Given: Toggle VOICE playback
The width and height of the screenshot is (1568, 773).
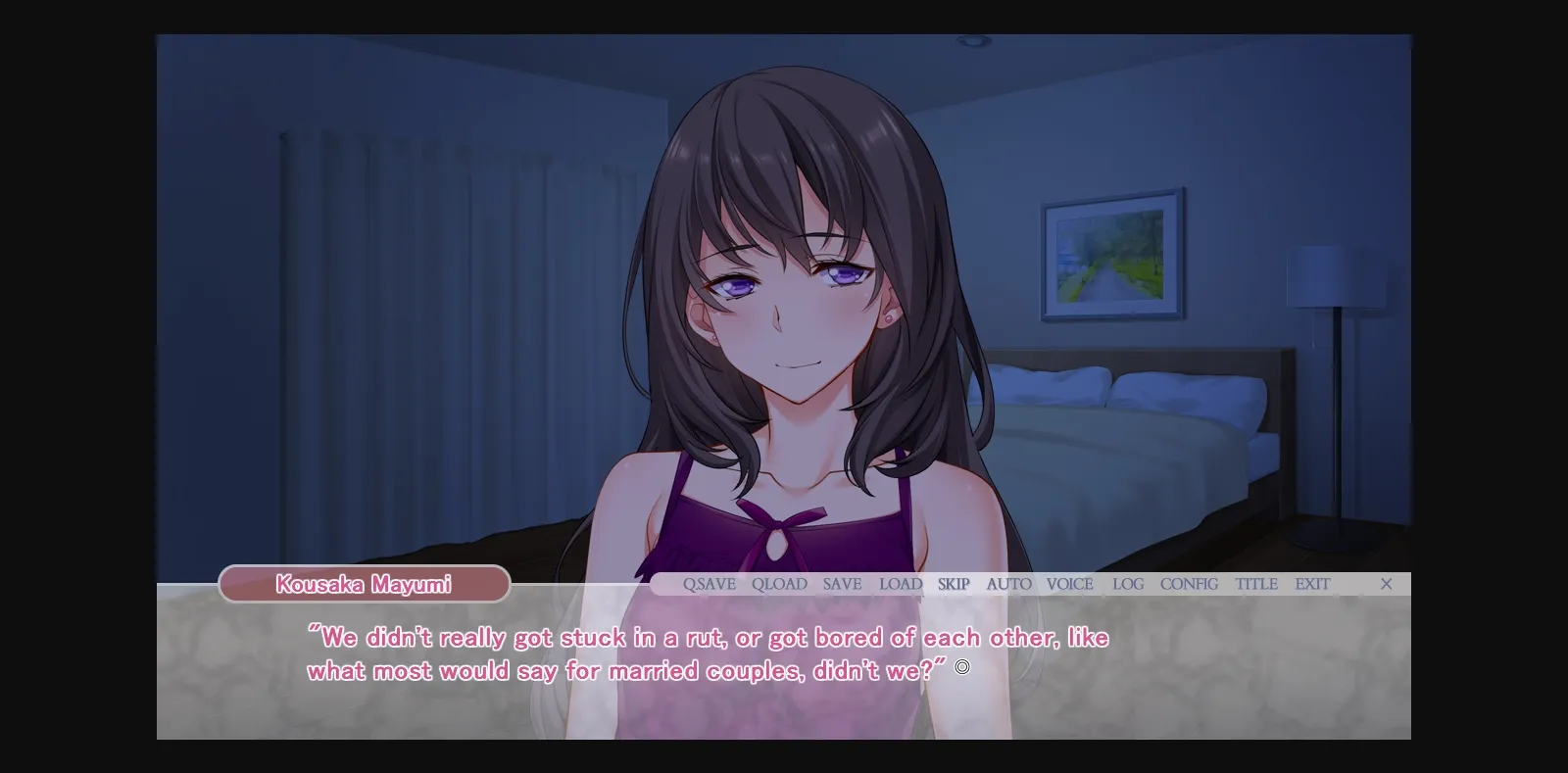Looking at the screenshot, I should pos(1070,584).
